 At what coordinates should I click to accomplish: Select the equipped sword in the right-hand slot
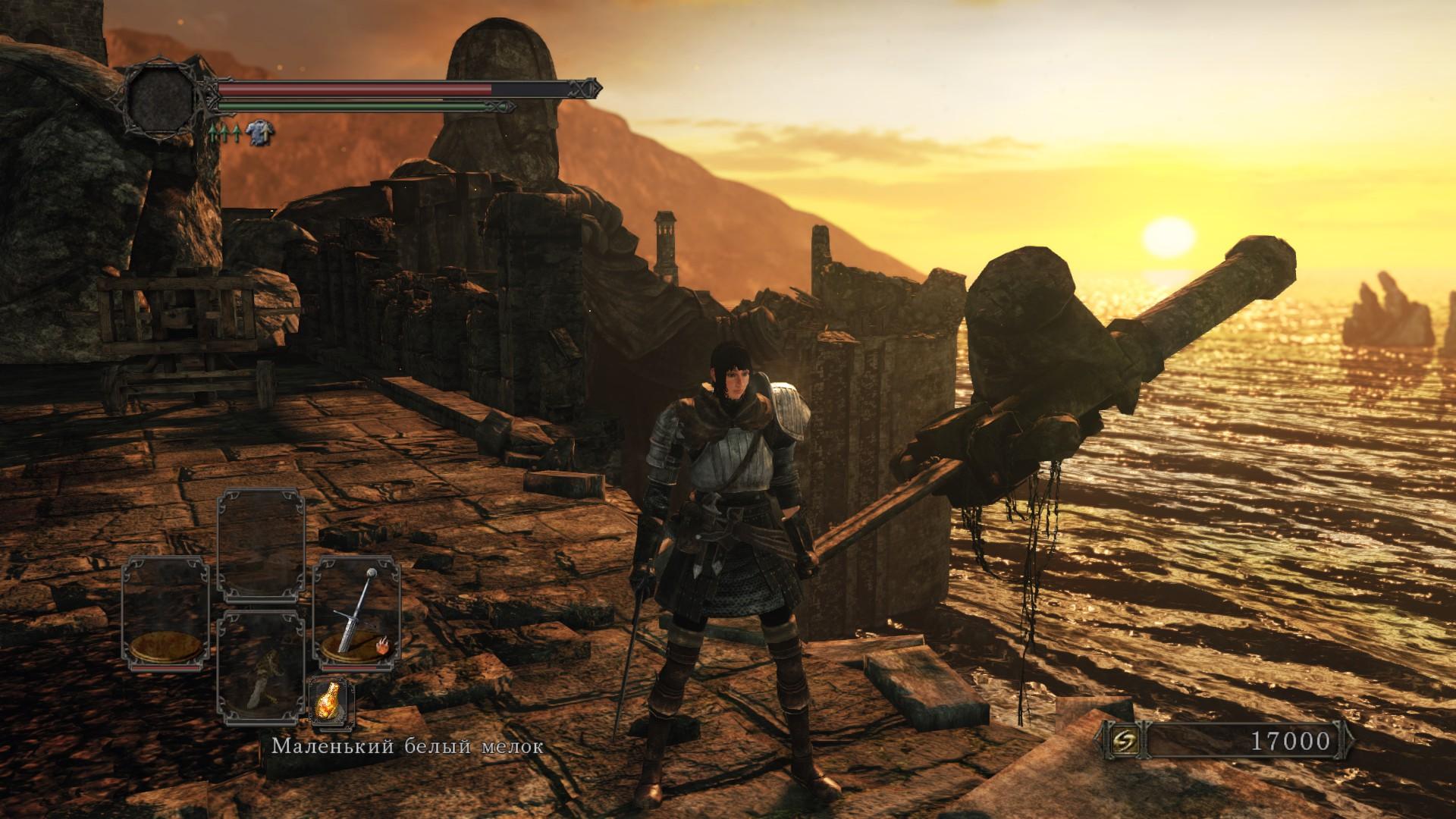(x=357, y=613)
